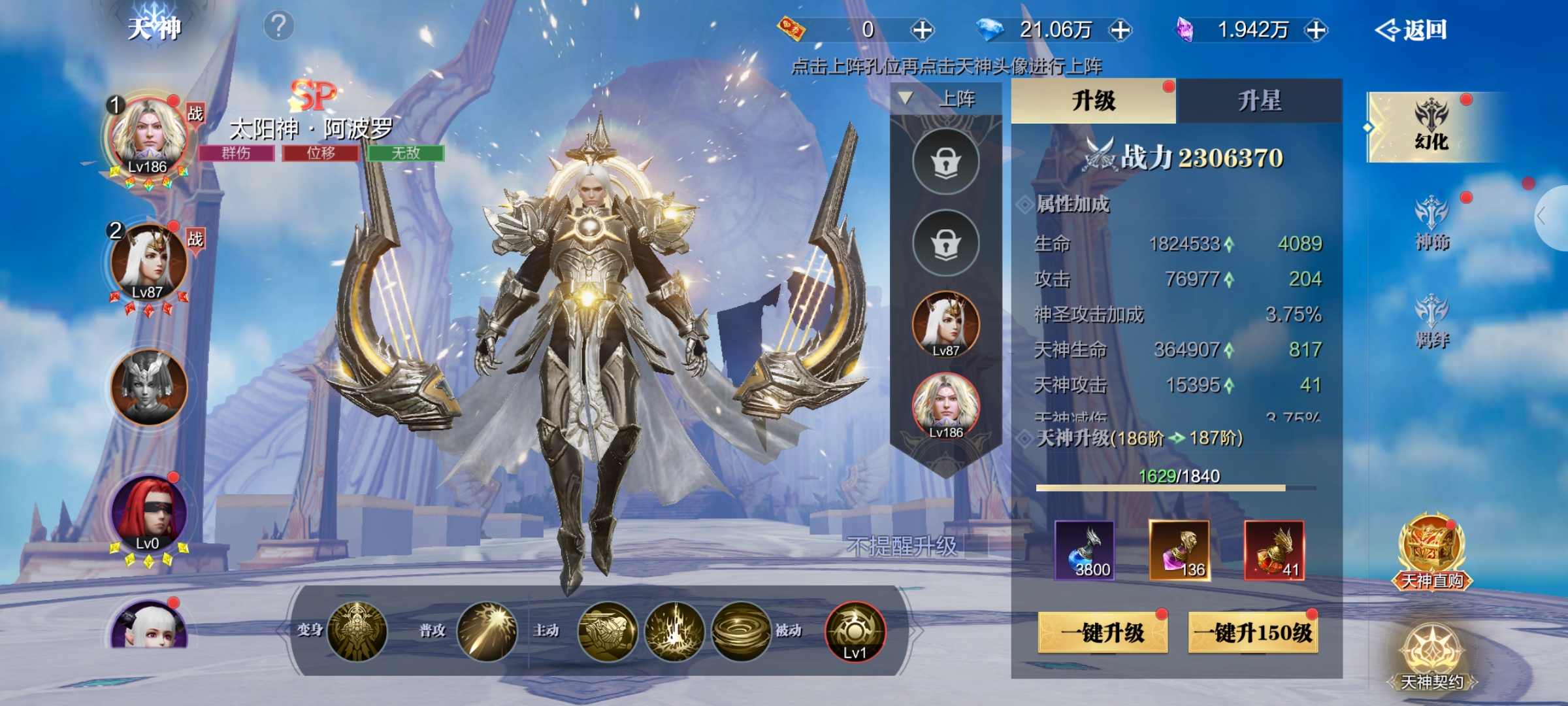The width and height of the screenshot is (1568, 706).
Task: Select the 升级 tab
Action: point(1093,101)
